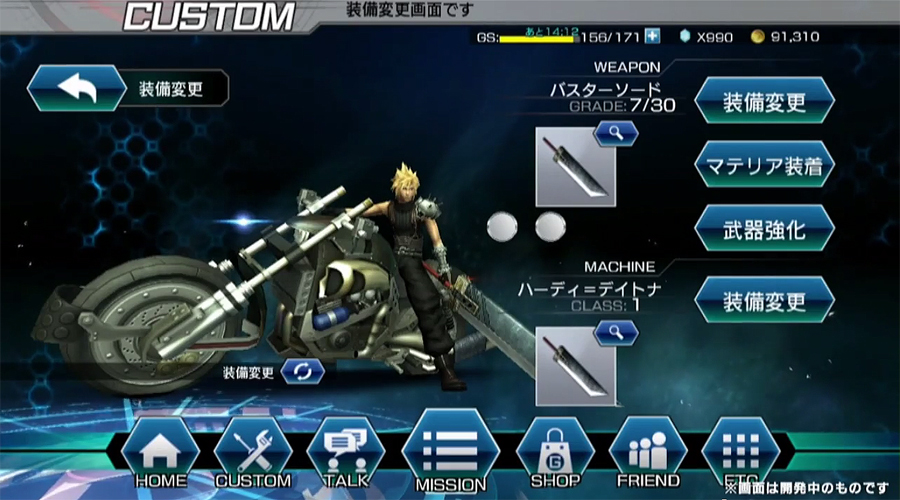This screenshot has height=500, width=900.
Task: Tap the blue rotate swap icon
Action: coord(302,372)
